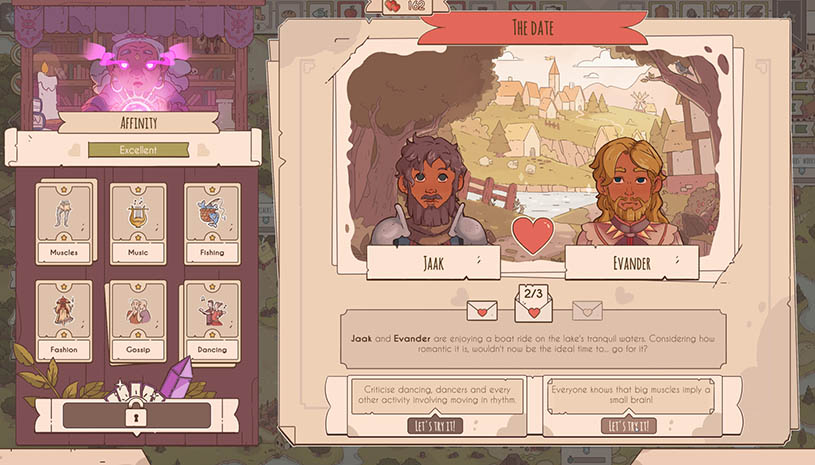This screenshot has height=465, width=815.
Task: Pick the Music topic card
Action: [138, 223]
